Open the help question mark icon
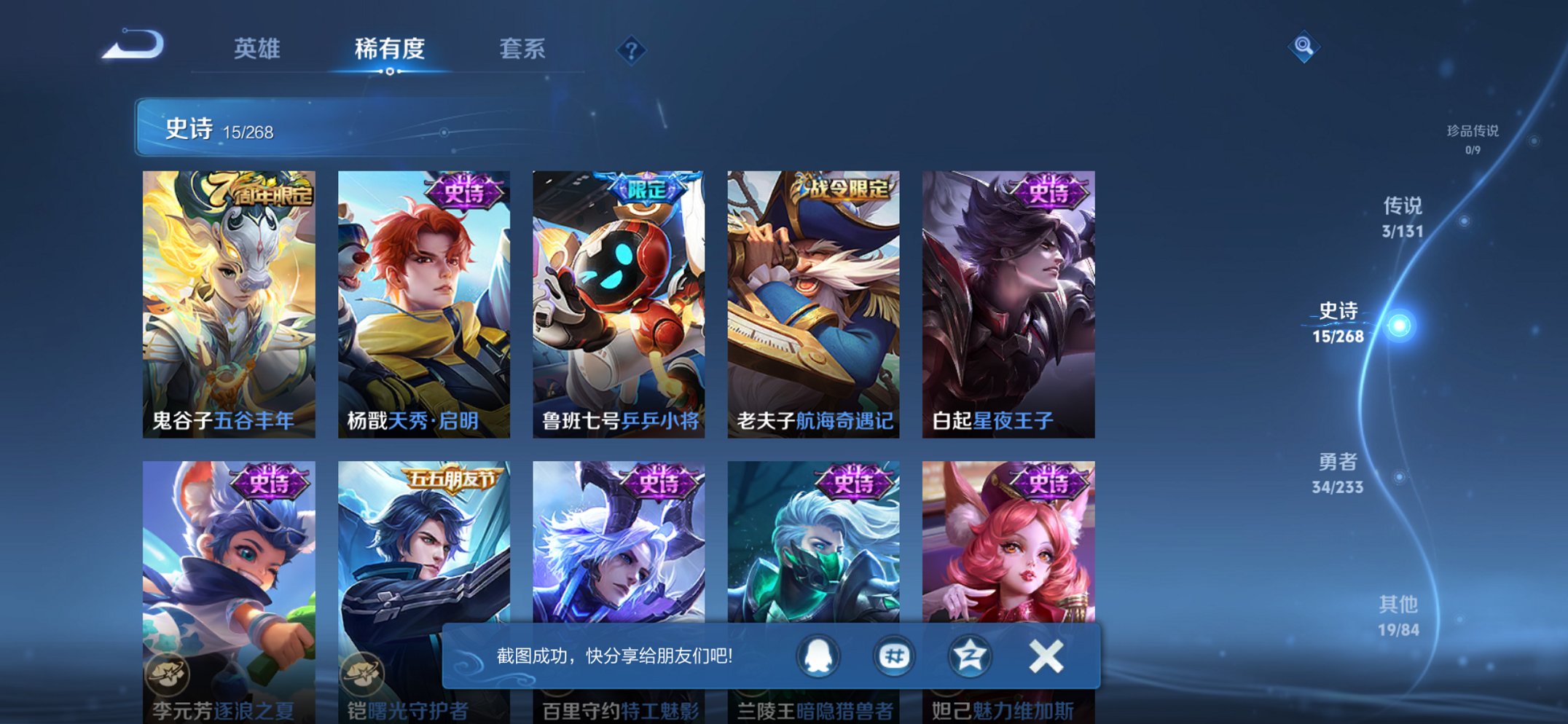The height and width of the screenshot is (724, 1568). [x=632, y=50]
